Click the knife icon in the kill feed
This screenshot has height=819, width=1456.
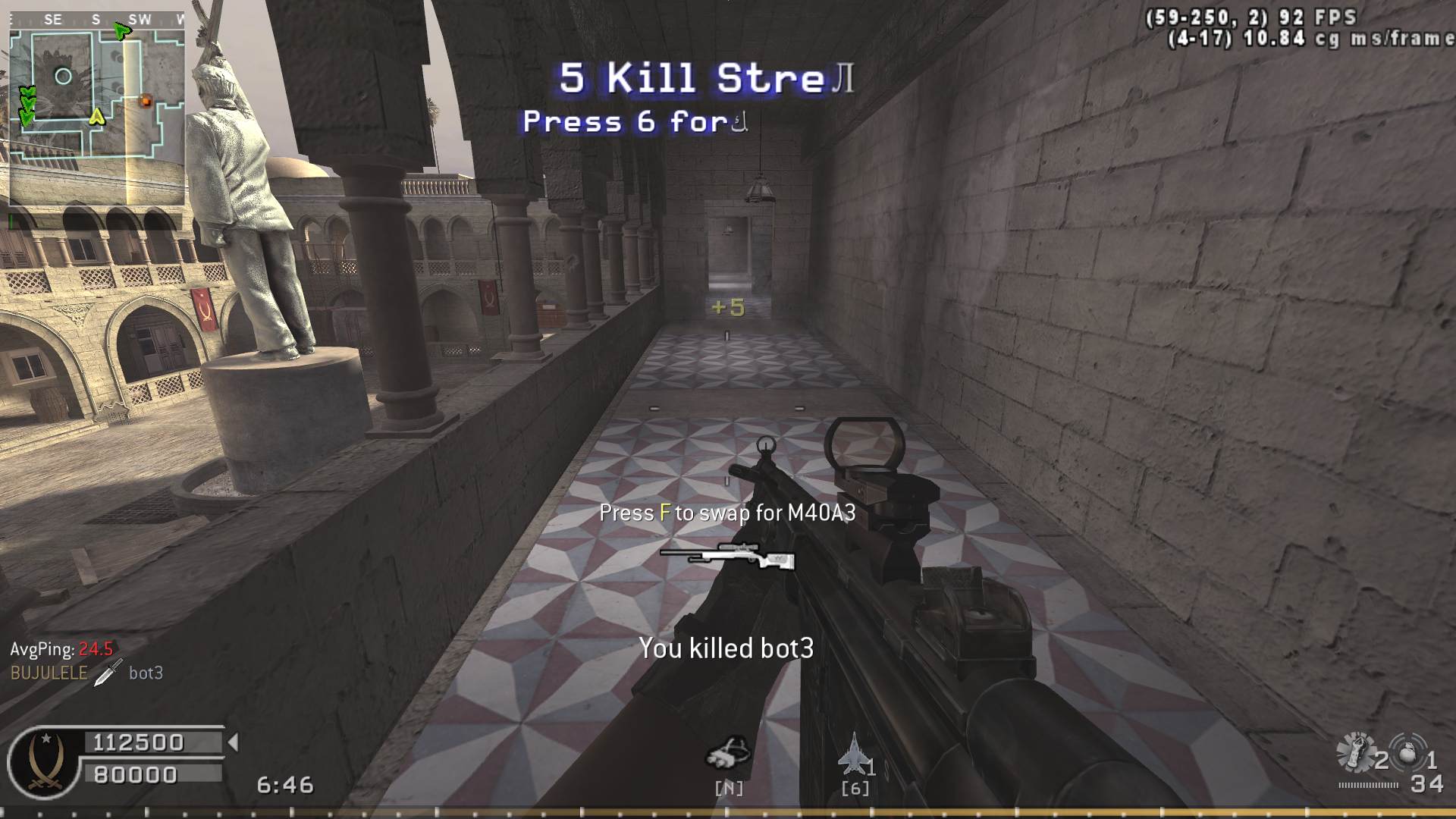pos(108,672)
